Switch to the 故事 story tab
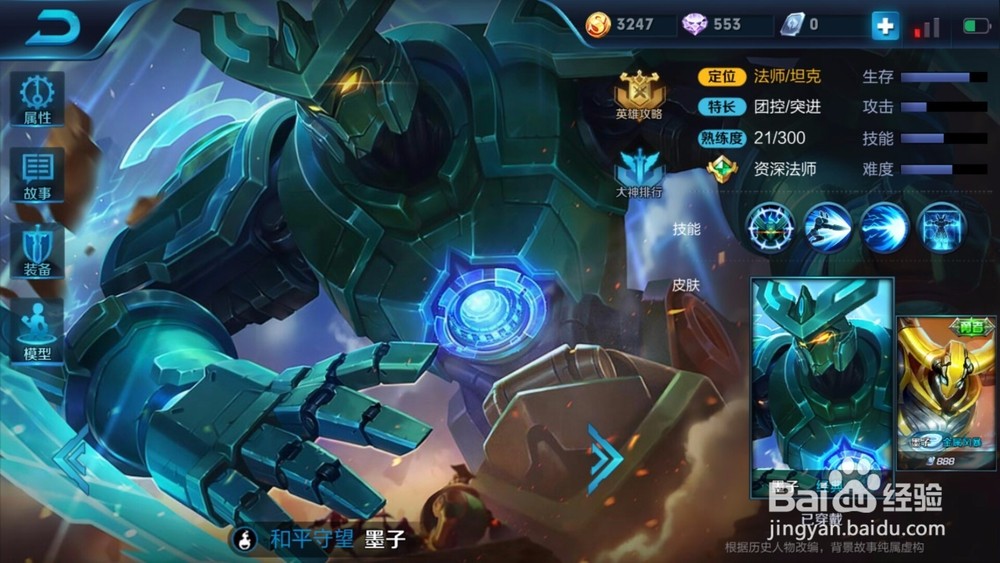 coord(38,176)
